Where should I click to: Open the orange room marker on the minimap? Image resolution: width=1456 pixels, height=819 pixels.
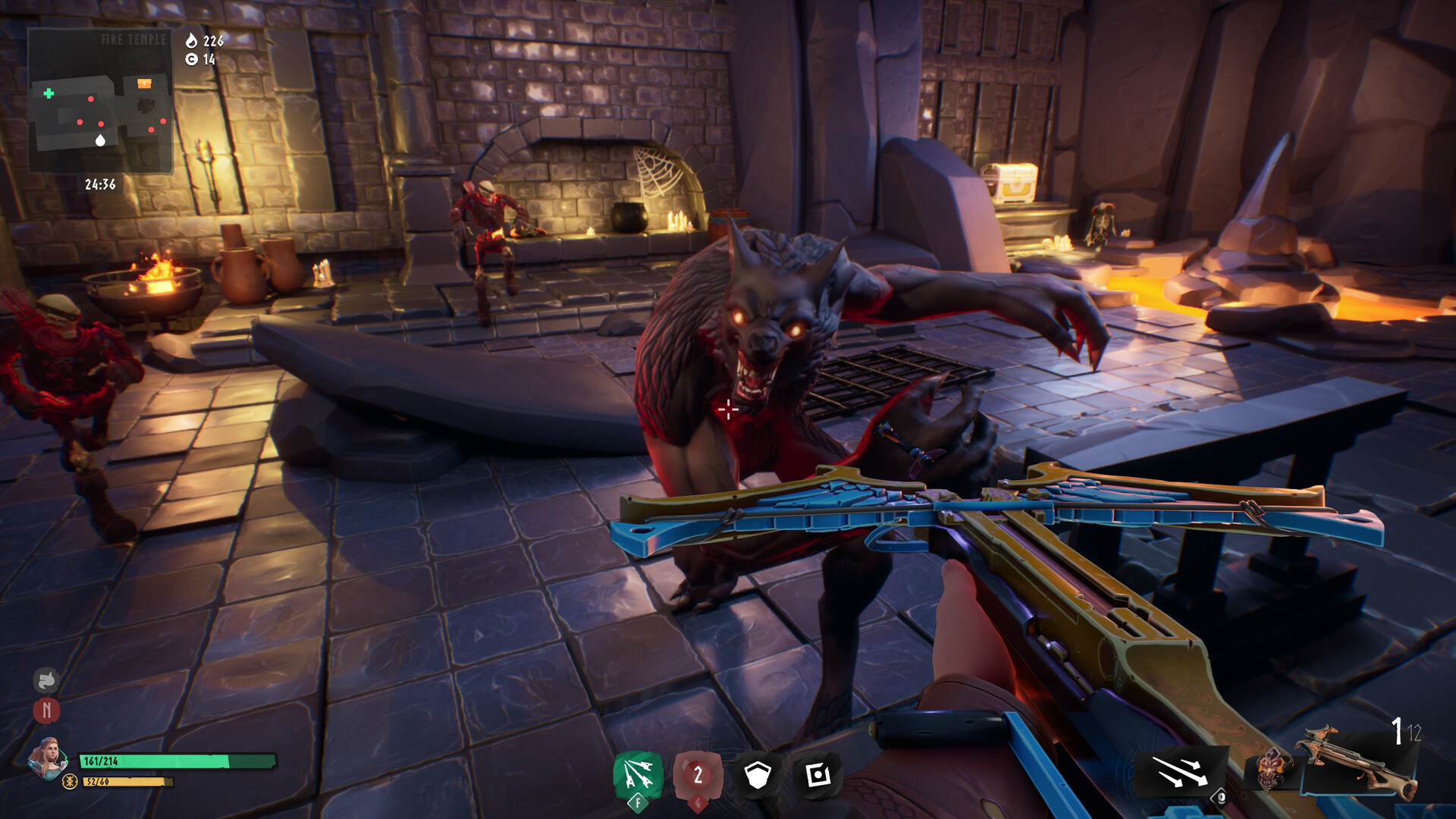[x=143, y=85]
